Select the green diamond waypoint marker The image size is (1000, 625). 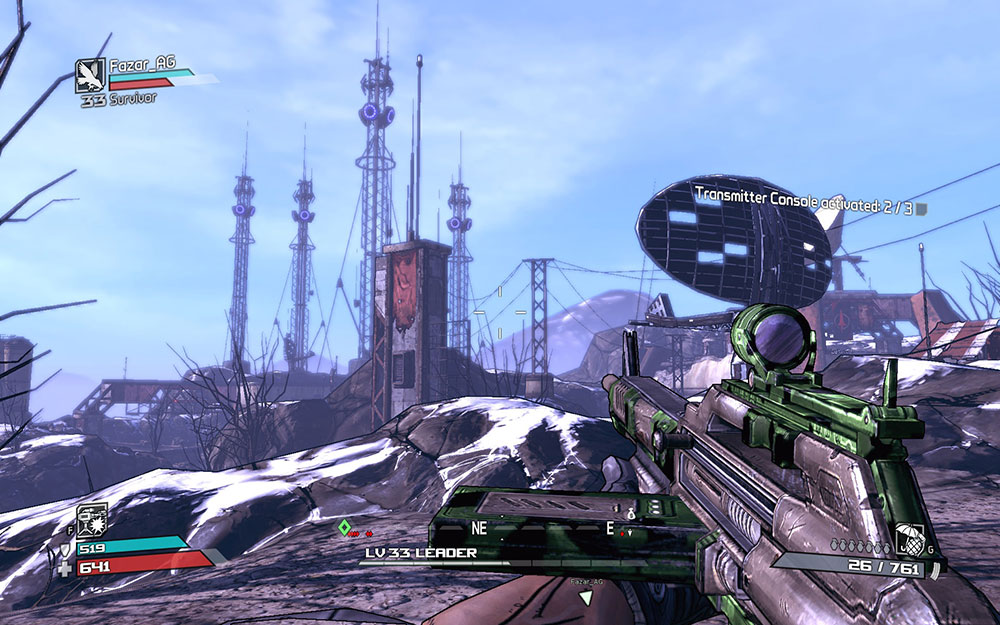point(344,526)
